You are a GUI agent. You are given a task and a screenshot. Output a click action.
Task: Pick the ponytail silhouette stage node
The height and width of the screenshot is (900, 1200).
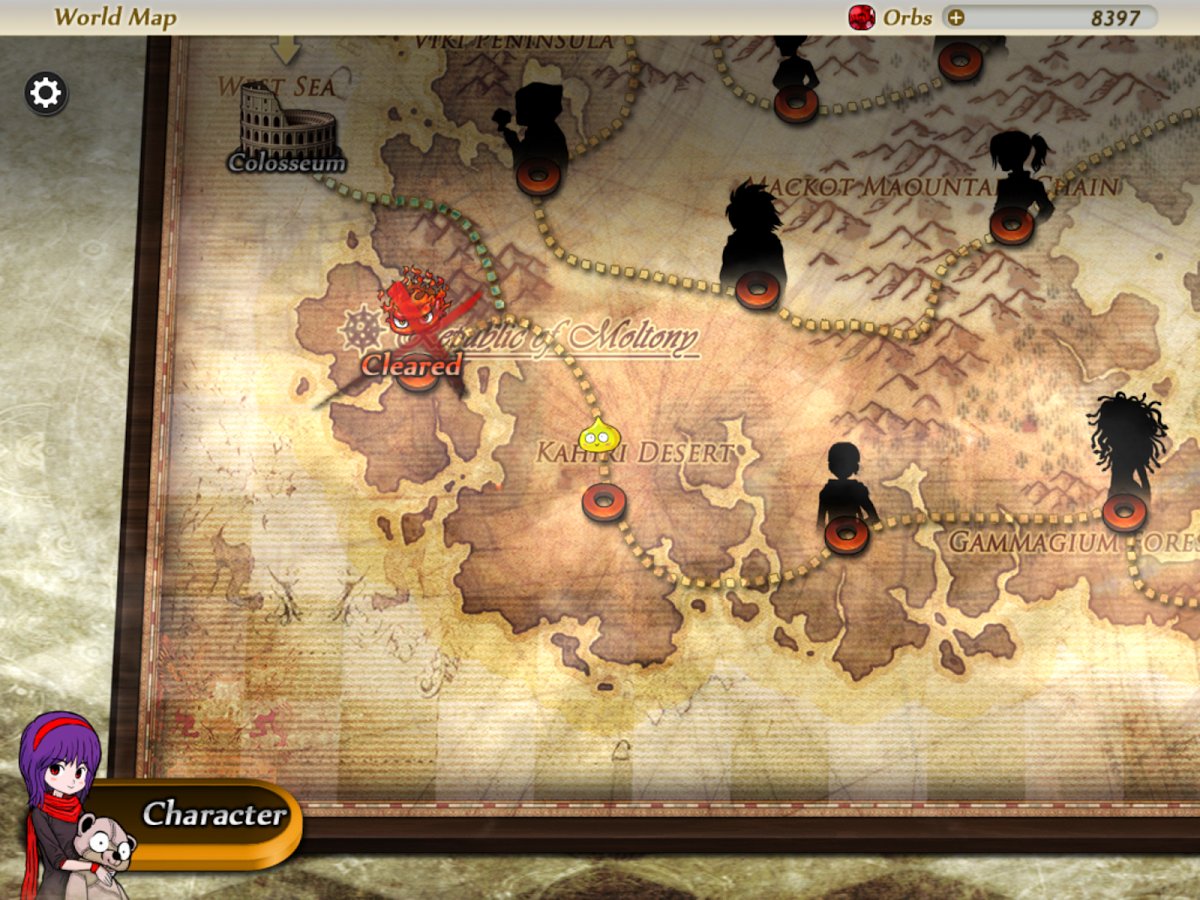(x=1011, y=224)
